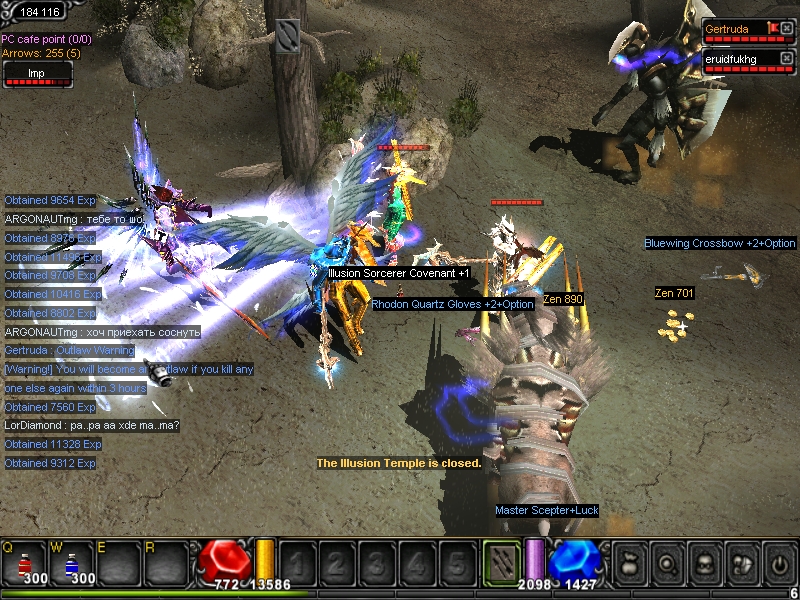Pick up Bluewing Crossbow +2+Option label

(x=719, y=243)
